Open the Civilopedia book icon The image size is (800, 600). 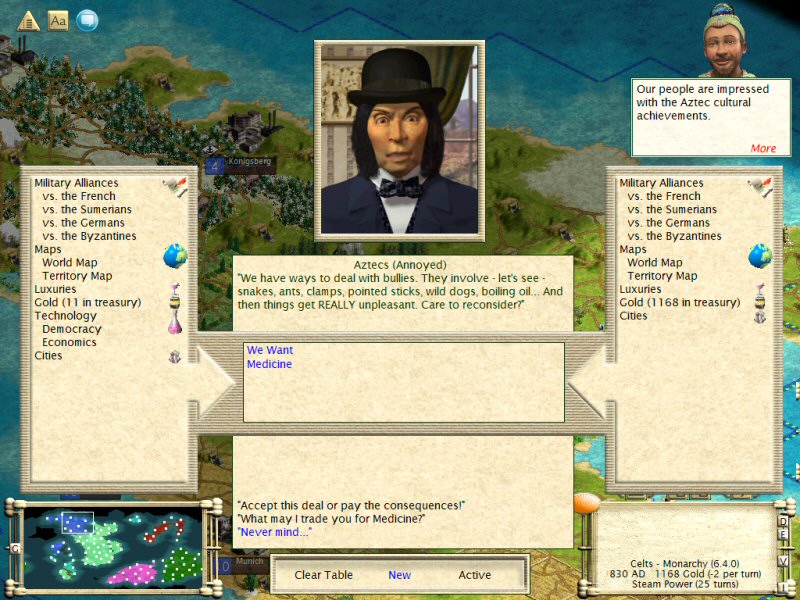58,19
